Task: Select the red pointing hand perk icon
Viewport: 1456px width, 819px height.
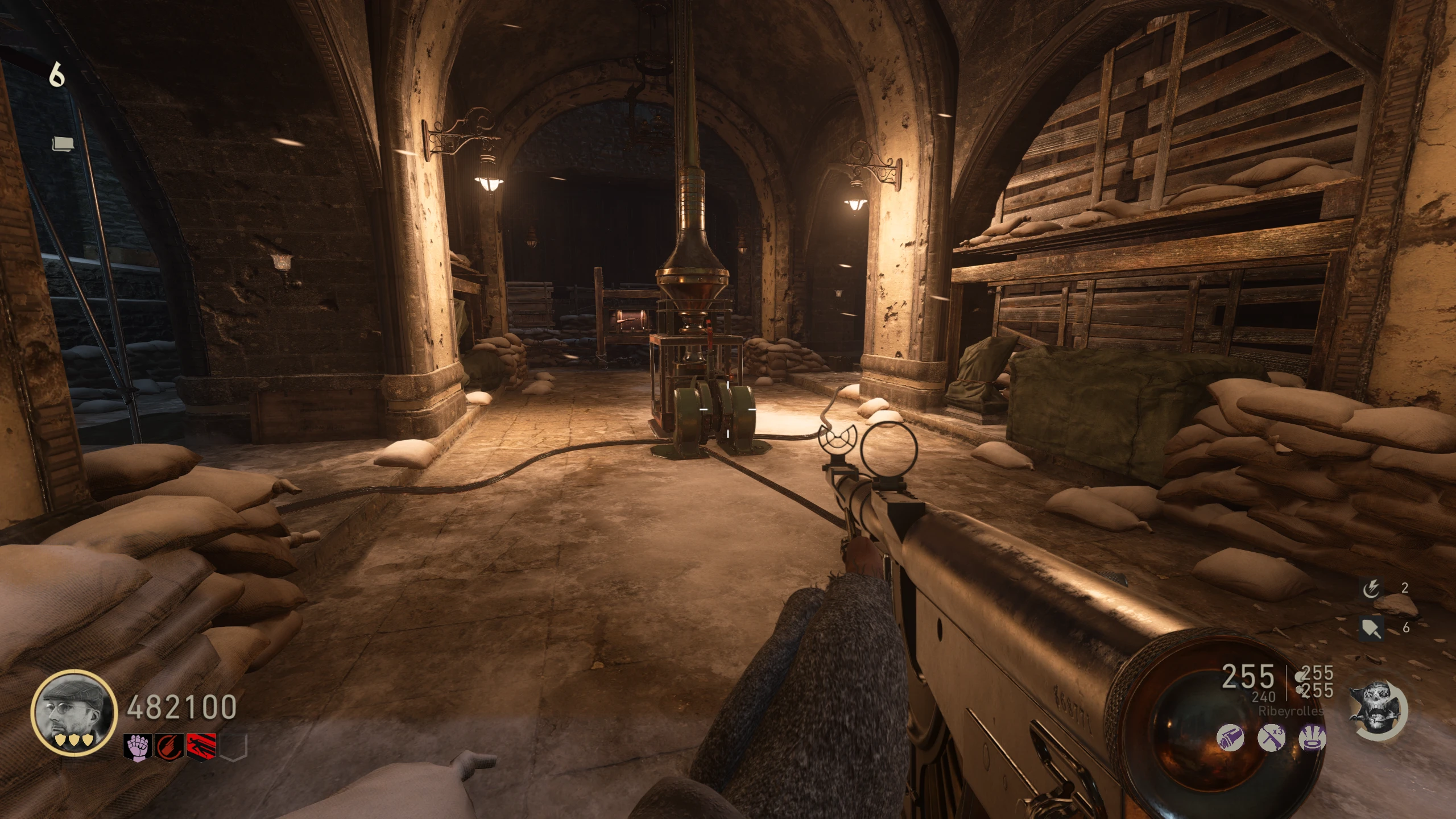Action: 169,747
